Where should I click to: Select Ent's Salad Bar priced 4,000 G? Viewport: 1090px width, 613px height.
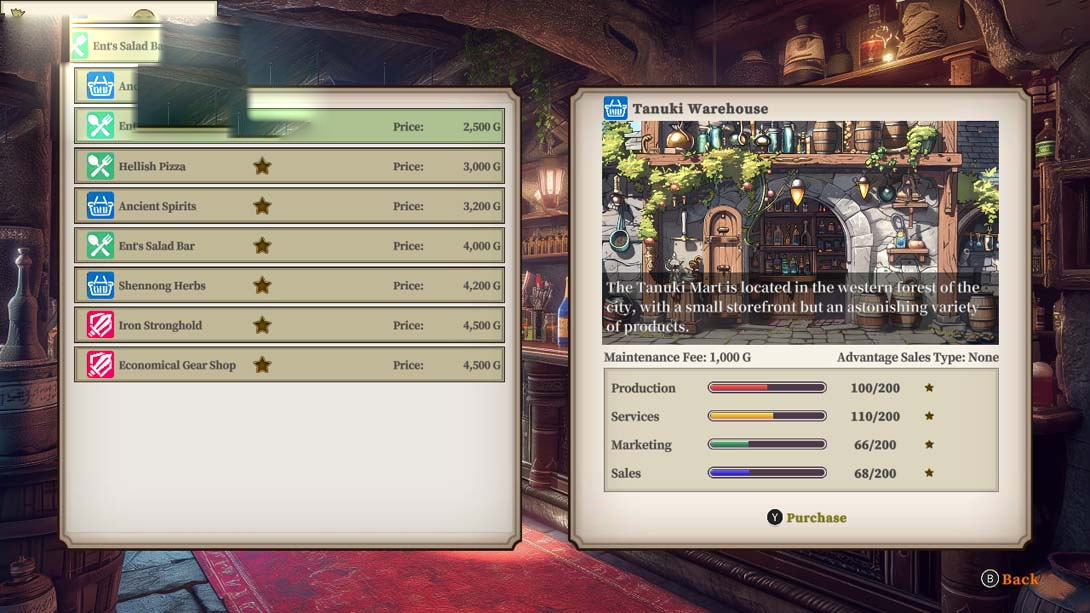coord(289,246)
